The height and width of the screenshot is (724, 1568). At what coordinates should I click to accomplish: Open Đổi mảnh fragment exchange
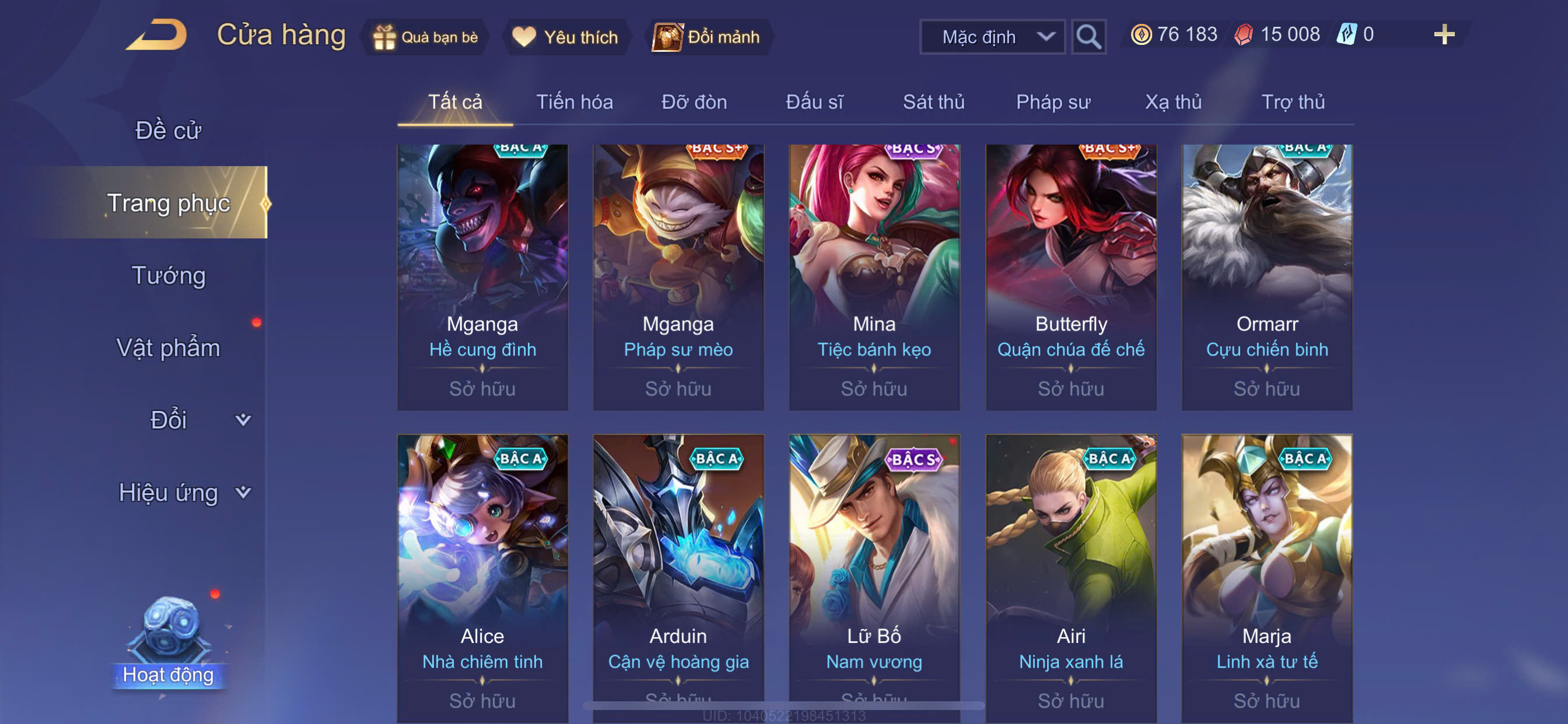(x=706, y=37)
